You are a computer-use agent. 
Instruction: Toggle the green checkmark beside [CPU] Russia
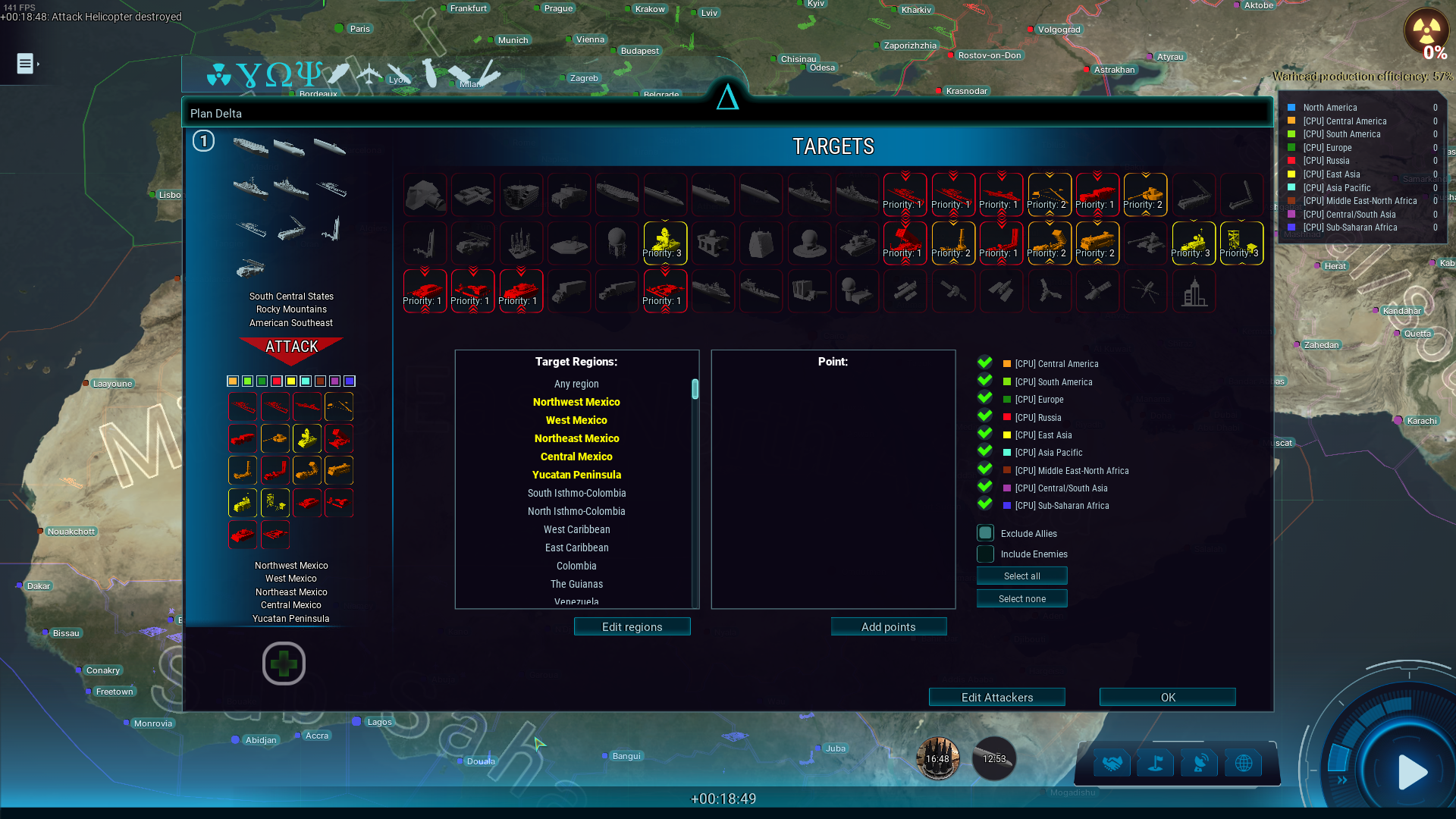[x=984, y=417]
